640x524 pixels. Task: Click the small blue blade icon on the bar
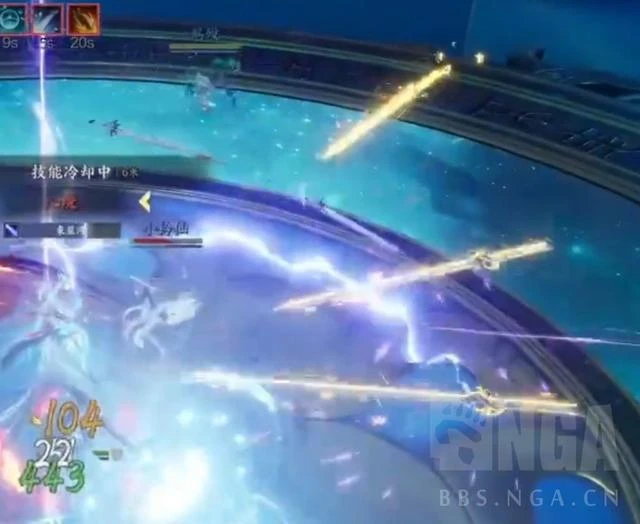[x=11, y=230]
